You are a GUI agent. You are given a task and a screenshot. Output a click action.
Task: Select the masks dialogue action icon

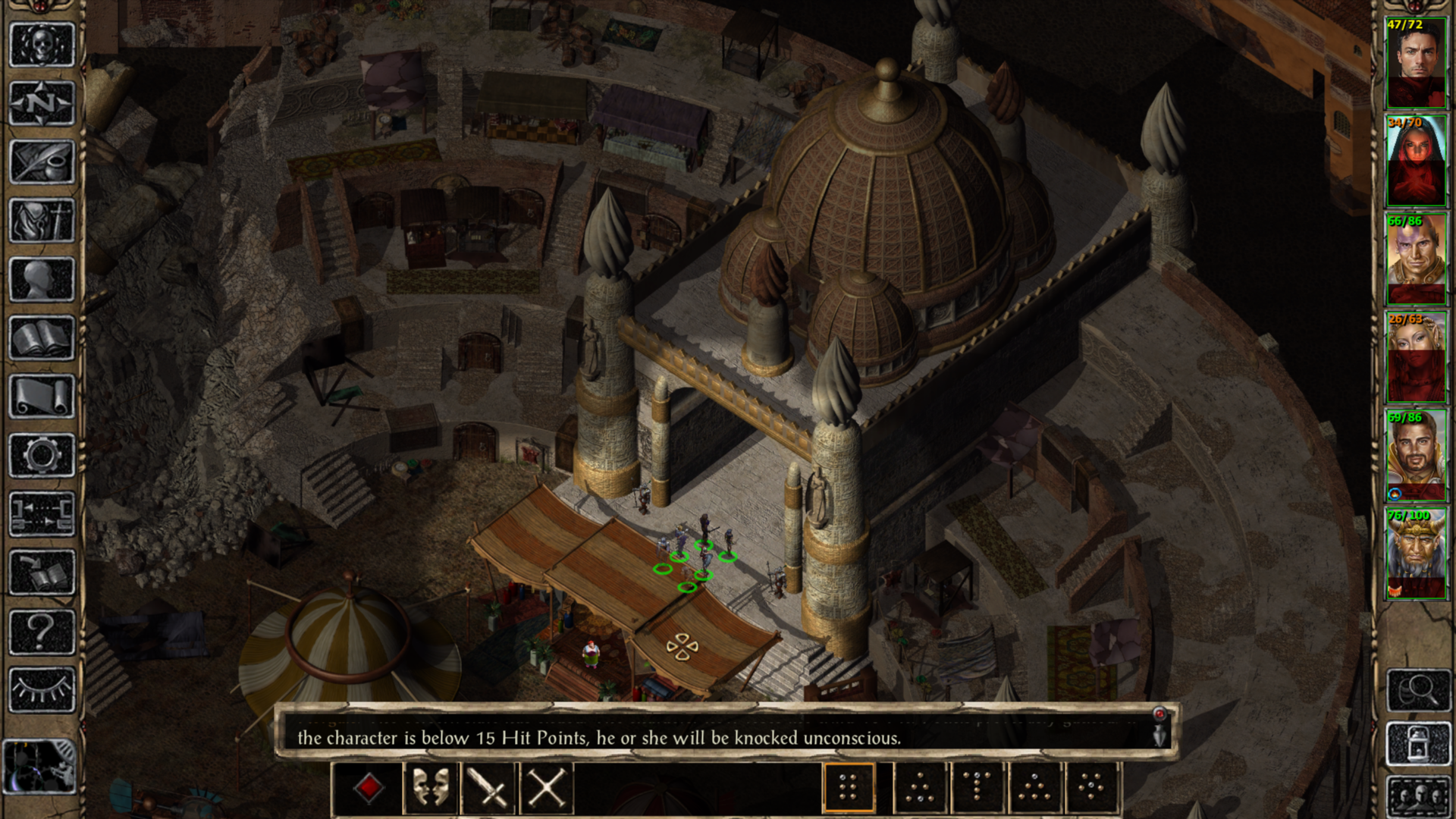pyautogui.click(x=430, y=789)
